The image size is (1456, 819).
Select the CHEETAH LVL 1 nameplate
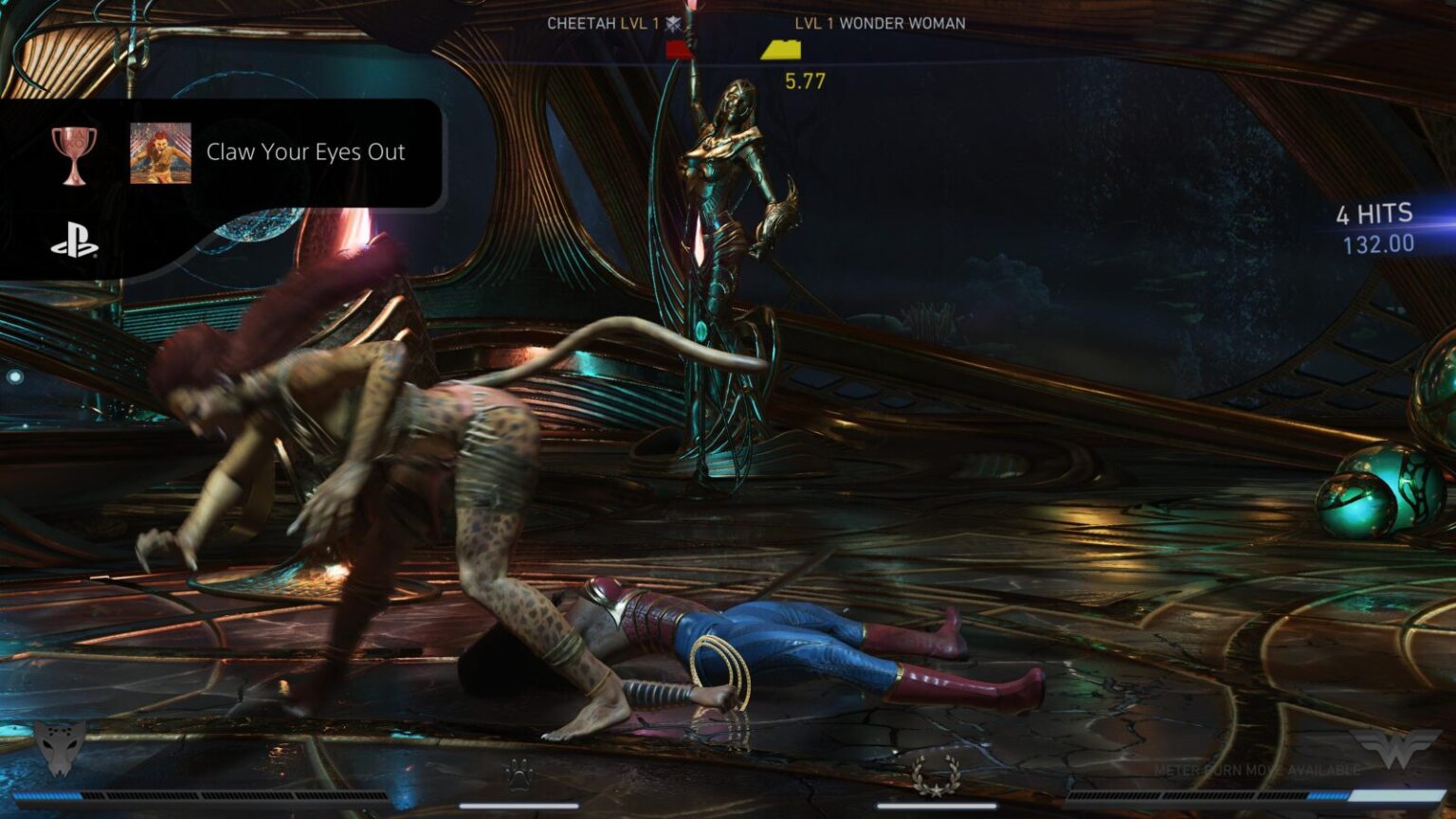[602, 24]
